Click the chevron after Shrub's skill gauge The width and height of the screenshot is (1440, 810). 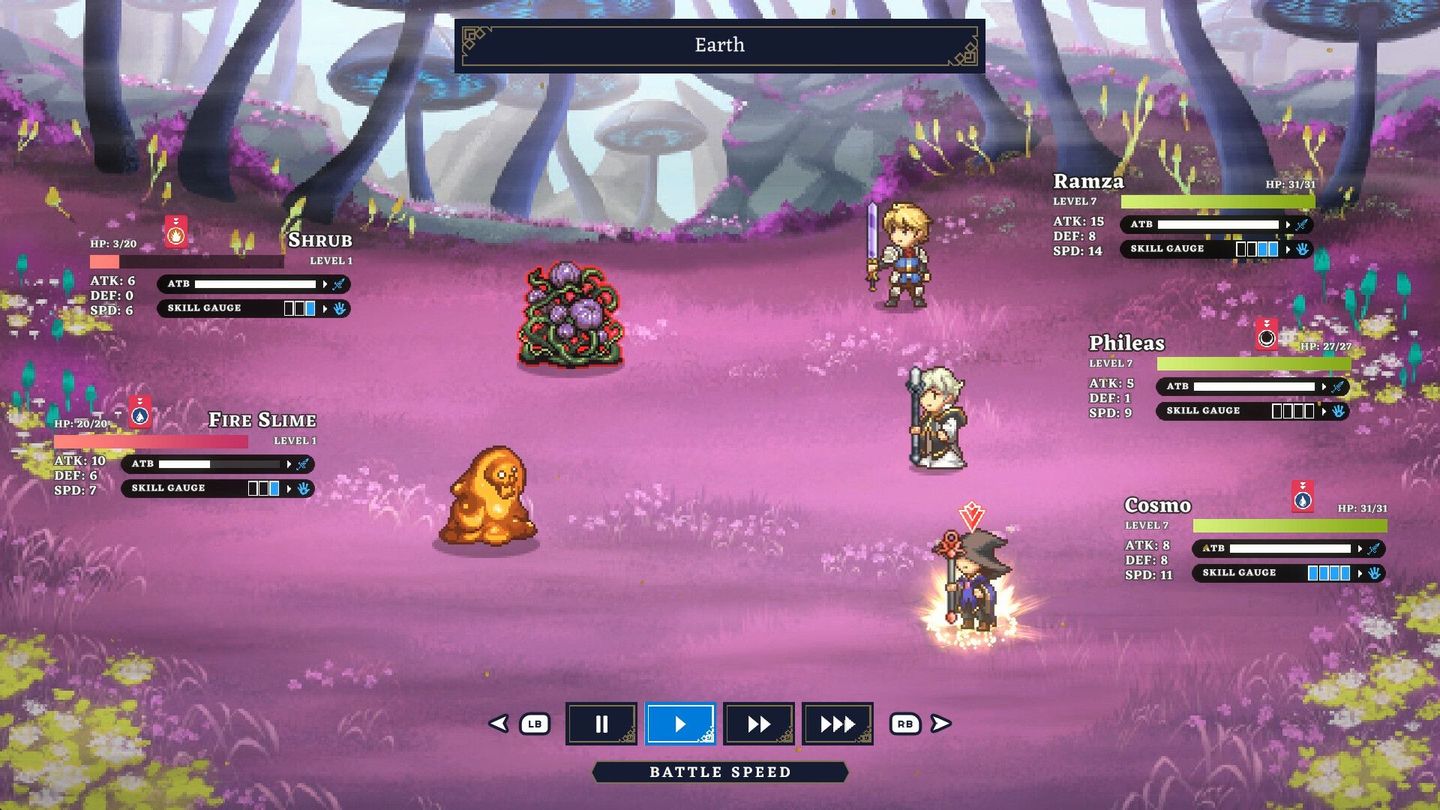click(326, 308)
